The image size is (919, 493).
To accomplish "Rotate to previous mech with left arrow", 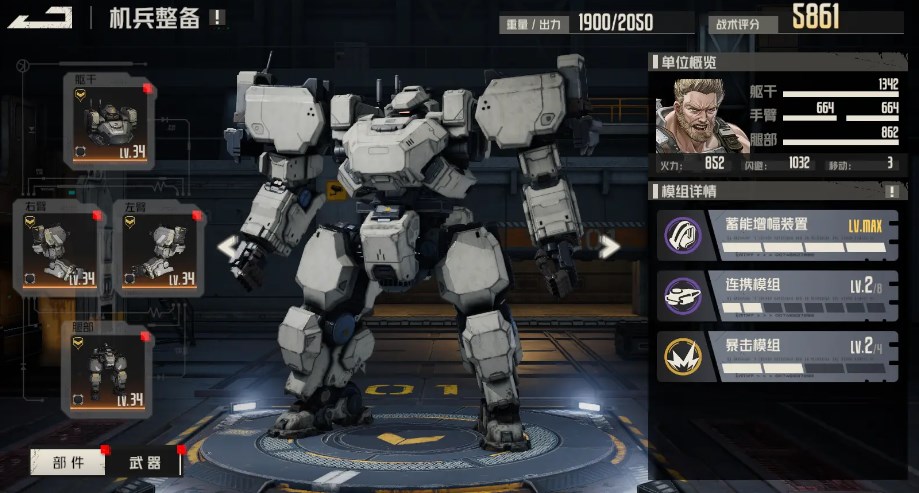I will tap(230, 246).
